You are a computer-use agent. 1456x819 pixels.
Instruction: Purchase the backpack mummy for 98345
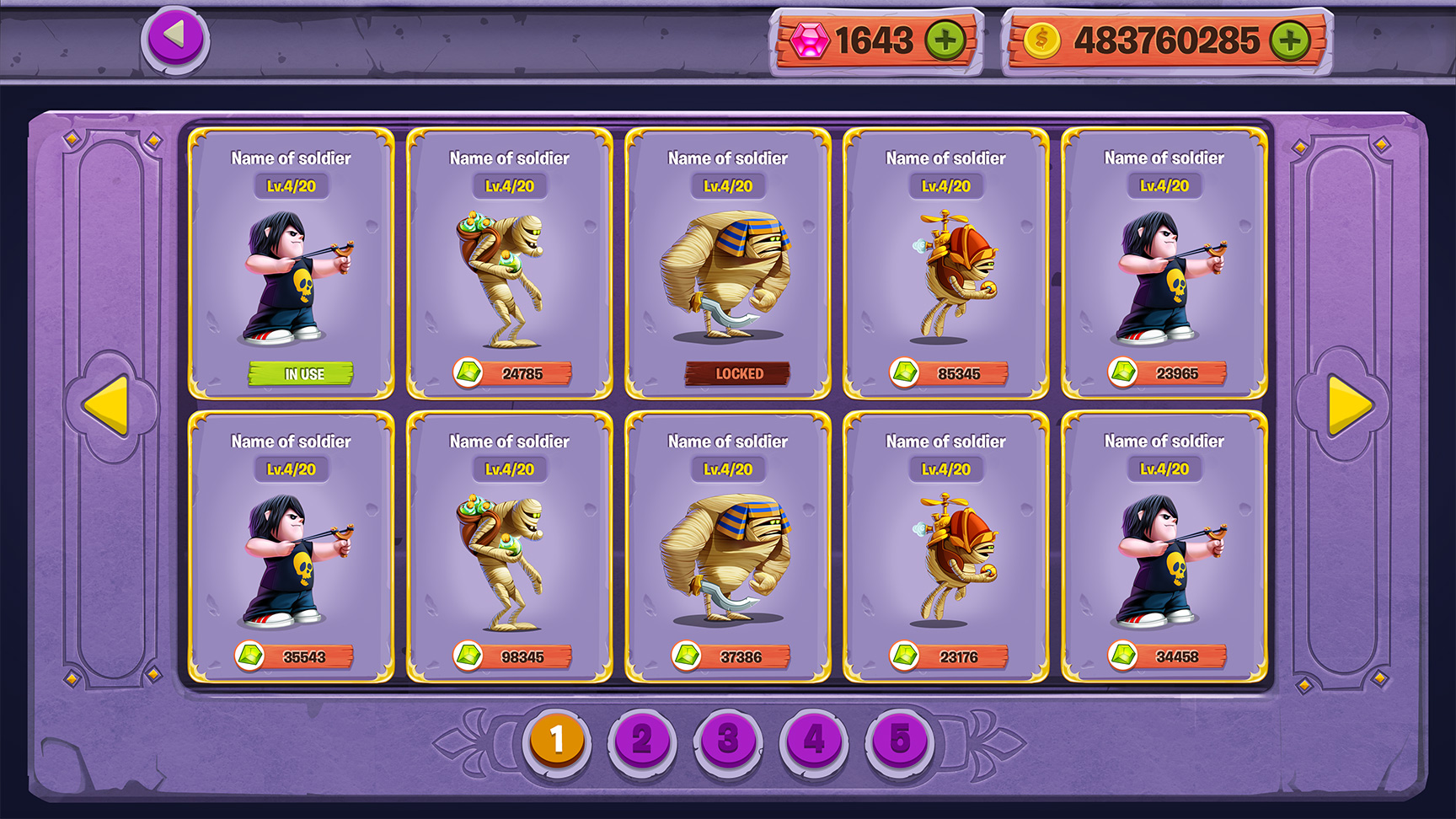[512, 656]
